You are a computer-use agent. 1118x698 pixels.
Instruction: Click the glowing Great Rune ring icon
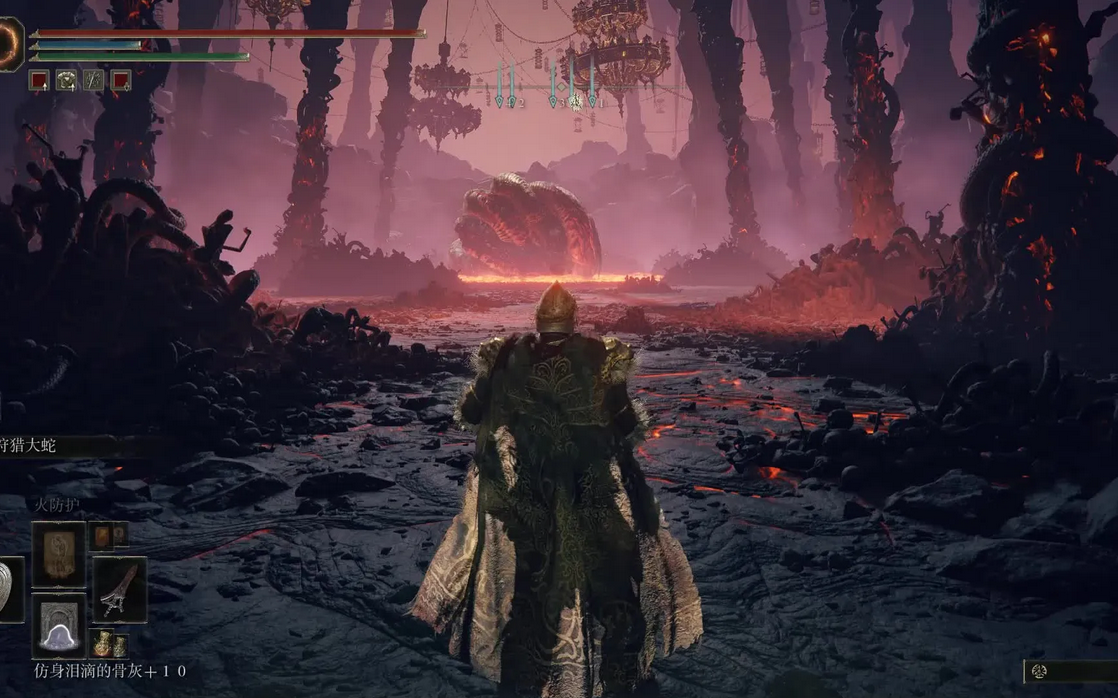(x=10, y=45)
